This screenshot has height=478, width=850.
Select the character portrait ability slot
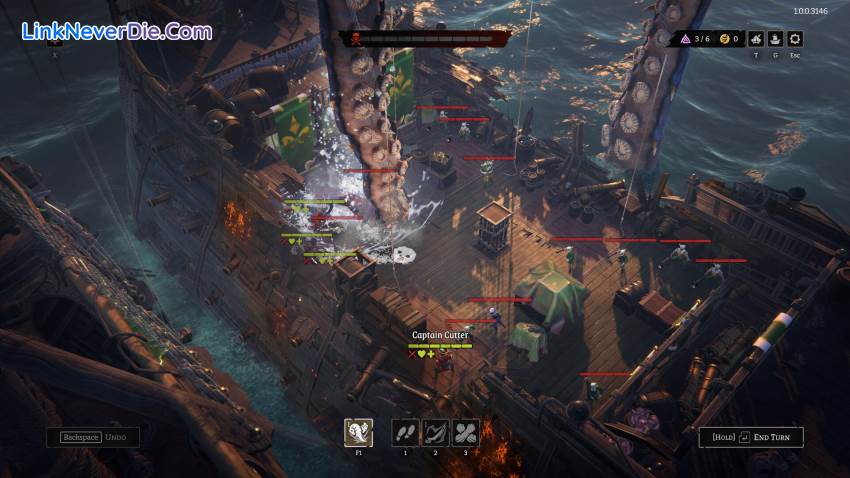[358, 432]
